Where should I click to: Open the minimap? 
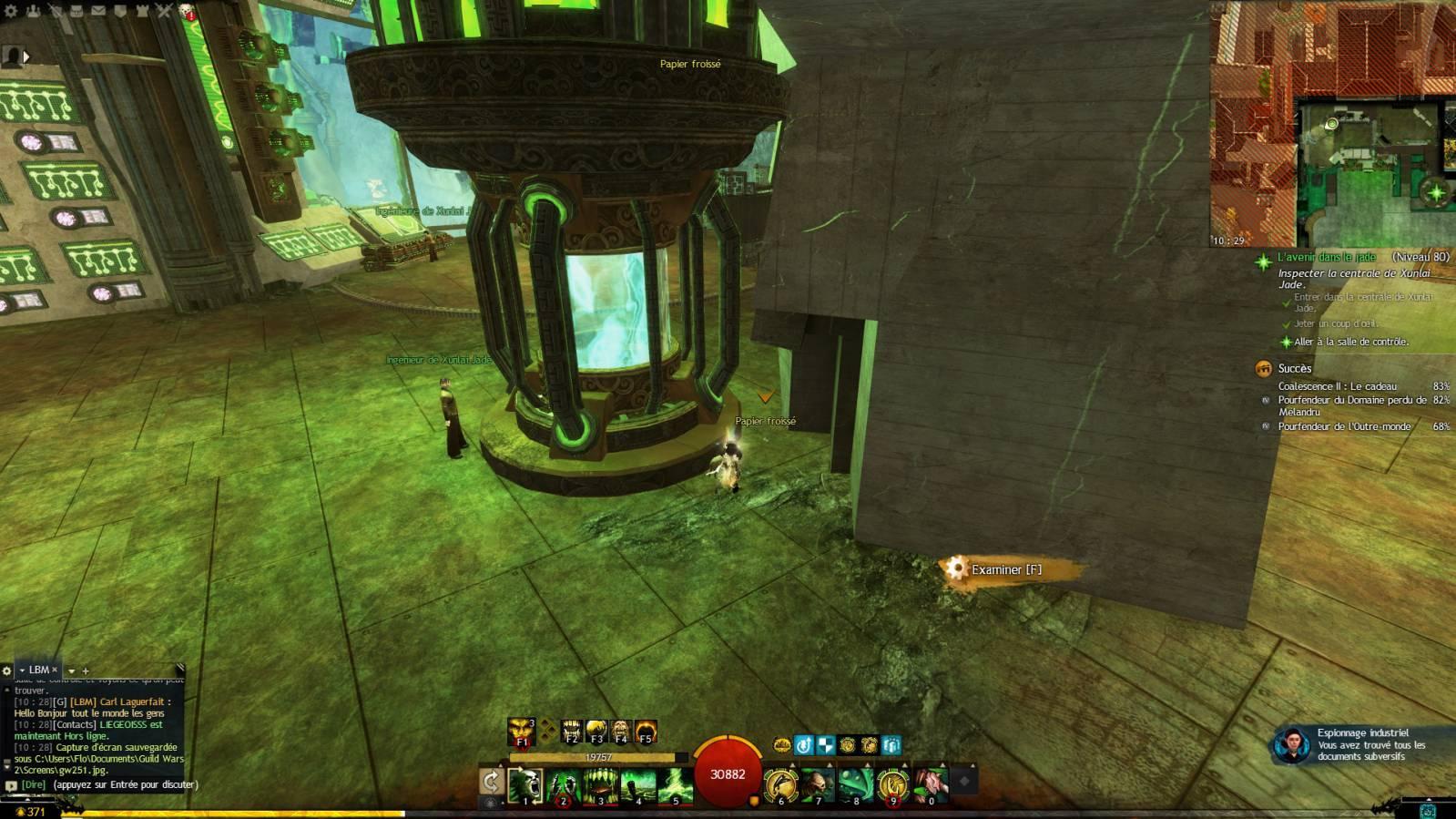point(1333,123)
